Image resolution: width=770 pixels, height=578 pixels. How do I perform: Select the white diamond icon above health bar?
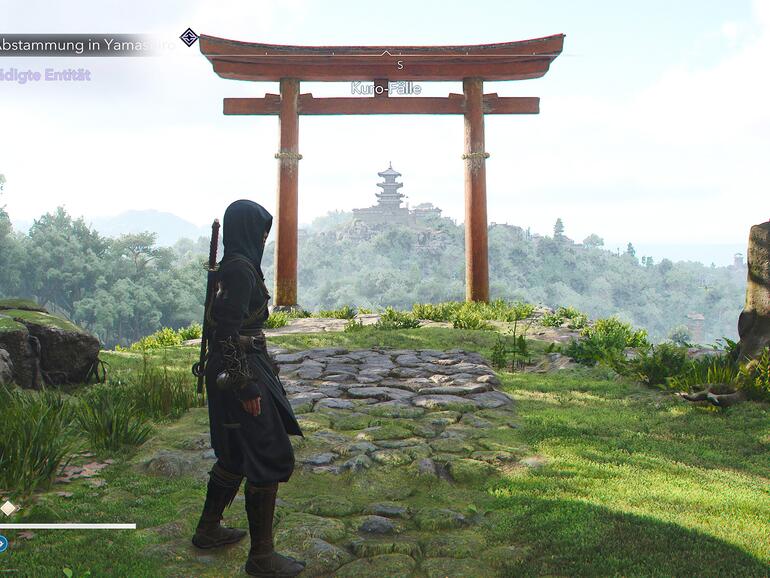coord(9,508)
